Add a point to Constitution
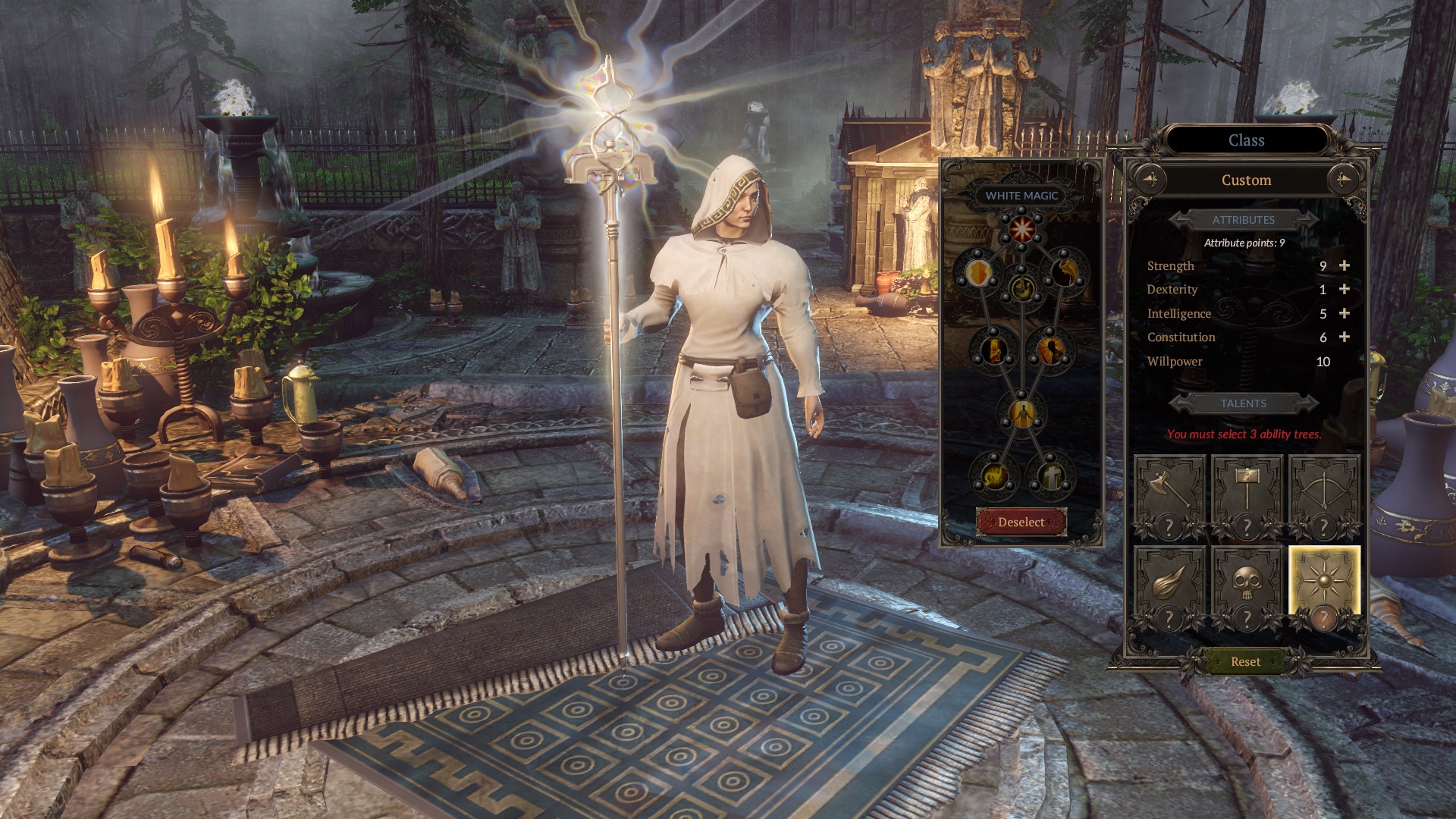 (x=1345, y=337)
